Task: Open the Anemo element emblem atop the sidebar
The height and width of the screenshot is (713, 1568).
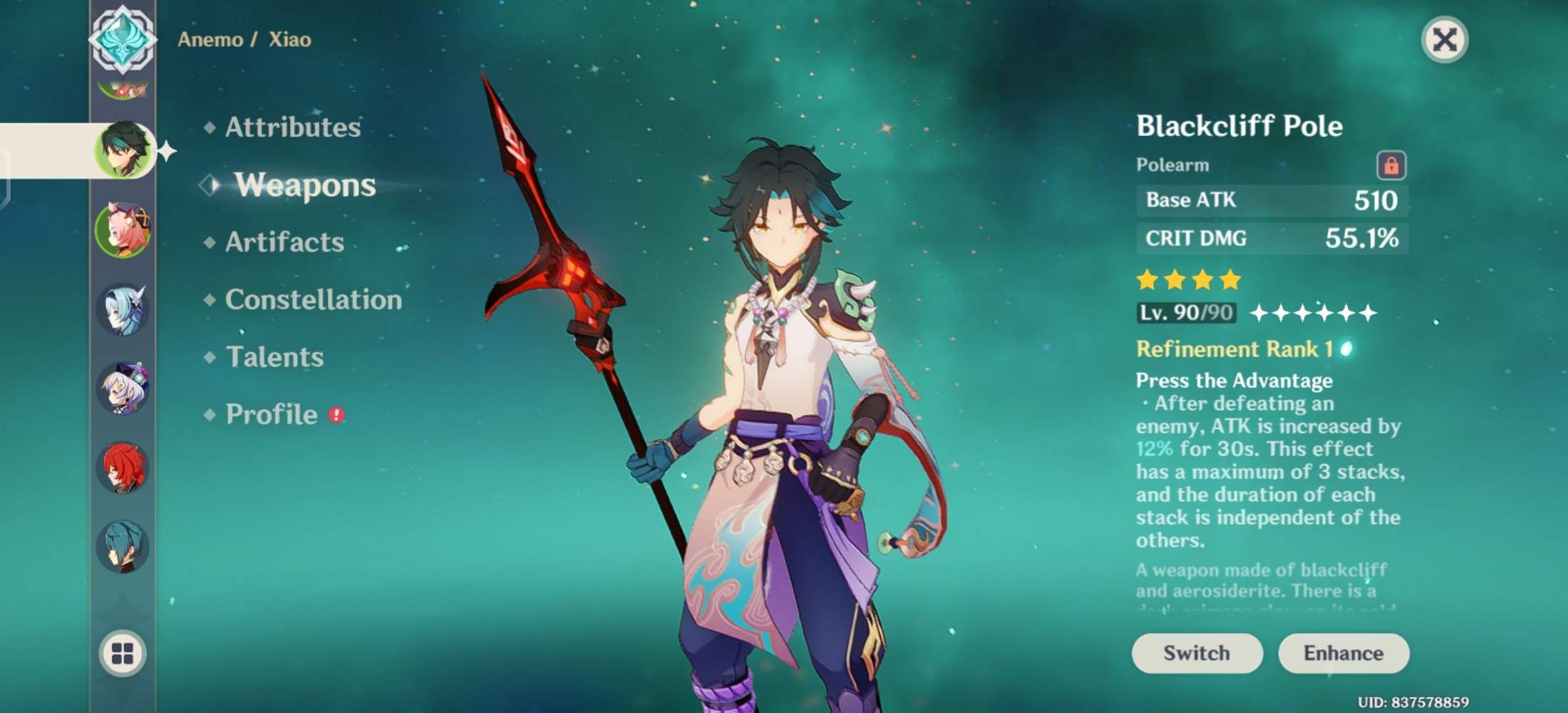Action: pyautogui.click(x=125, y=41)
